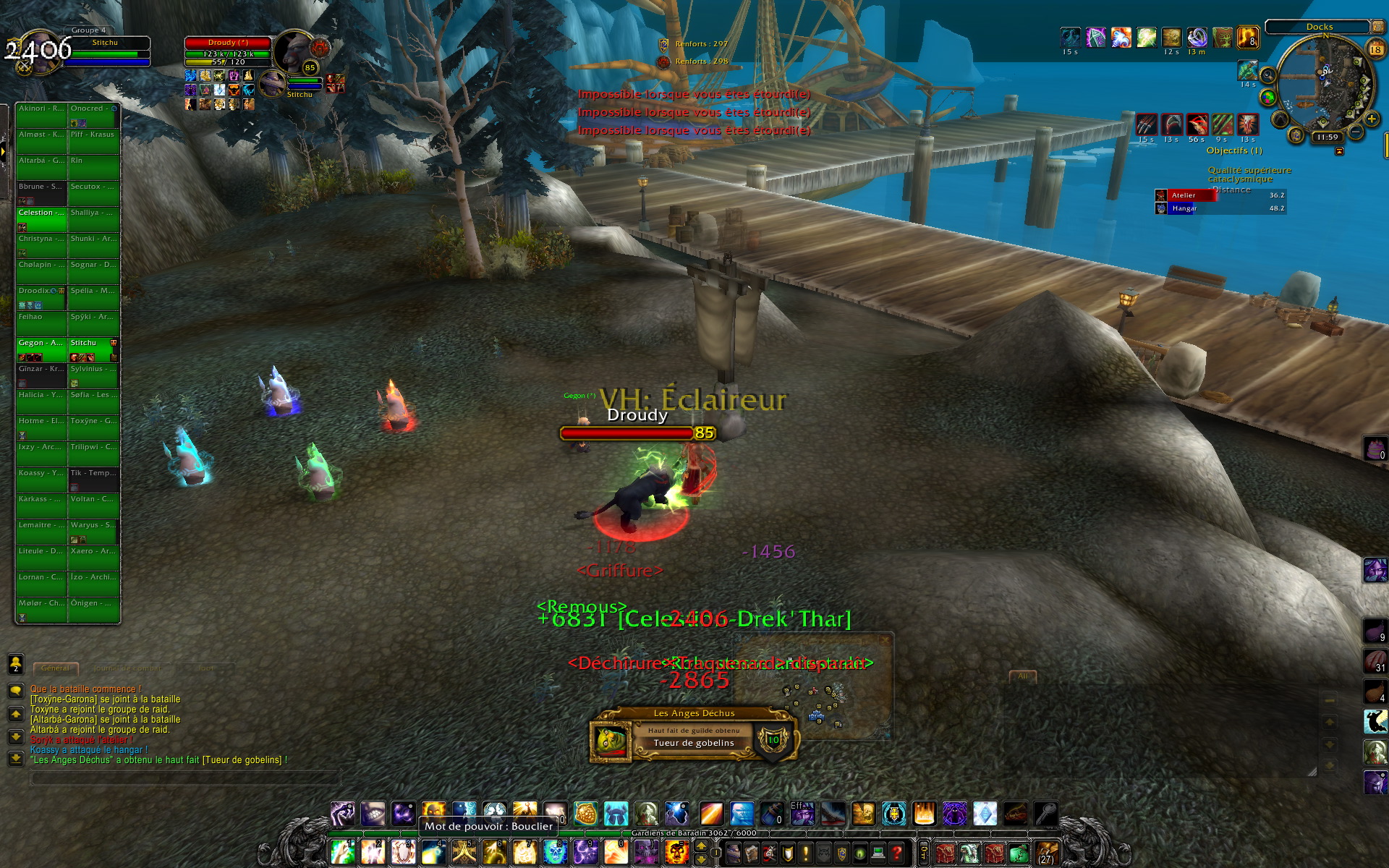Click the Atelier objective bar

[1219, 195]
